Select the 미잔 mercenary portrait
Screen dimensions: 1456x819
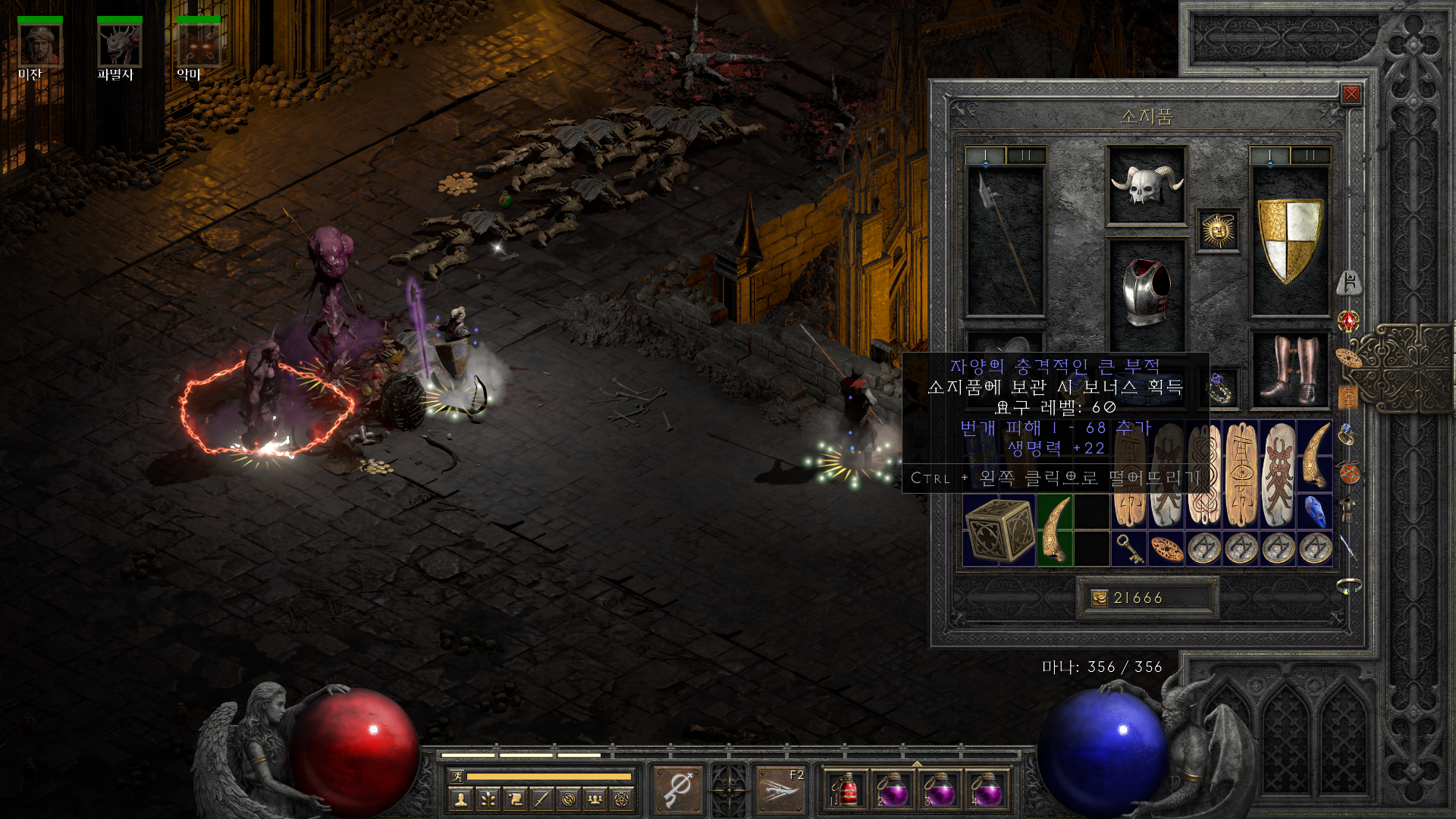tap(40, 45)
